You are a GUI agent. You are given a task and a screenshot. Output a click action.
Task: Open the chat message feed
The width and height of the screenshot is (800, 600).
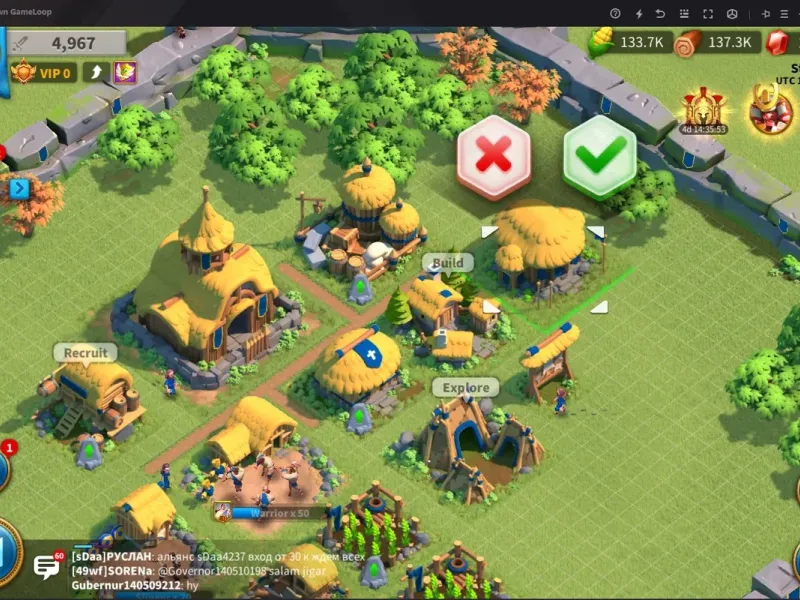[200, 570]
